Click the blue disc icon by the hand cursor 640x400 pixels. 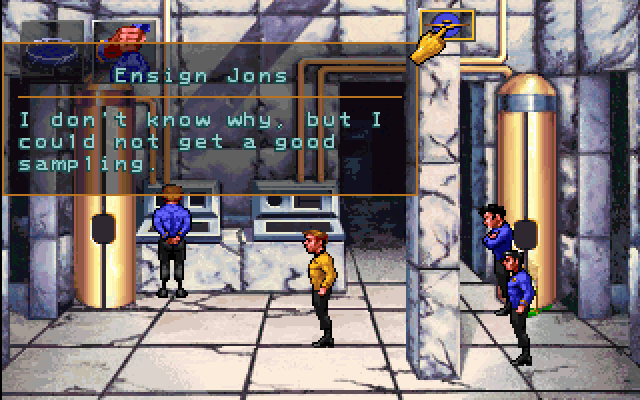tap(447, 22)
